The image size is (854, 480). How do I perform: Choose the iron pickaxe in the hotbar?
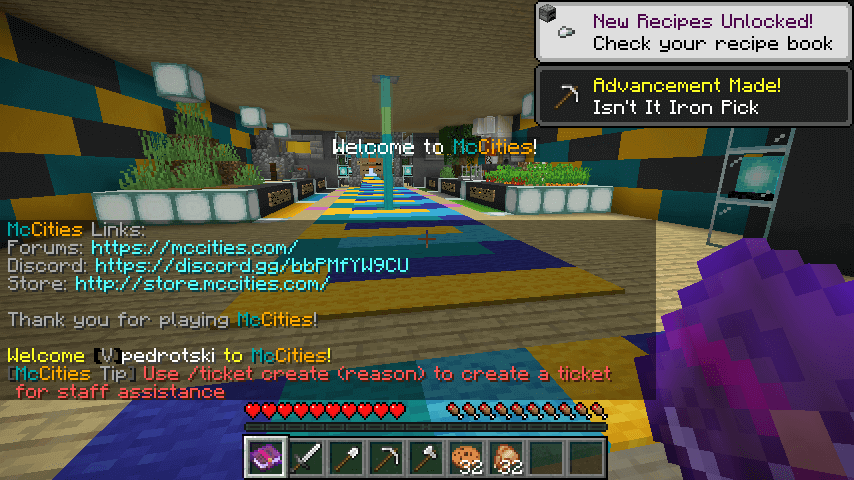(x=387, y=457)
